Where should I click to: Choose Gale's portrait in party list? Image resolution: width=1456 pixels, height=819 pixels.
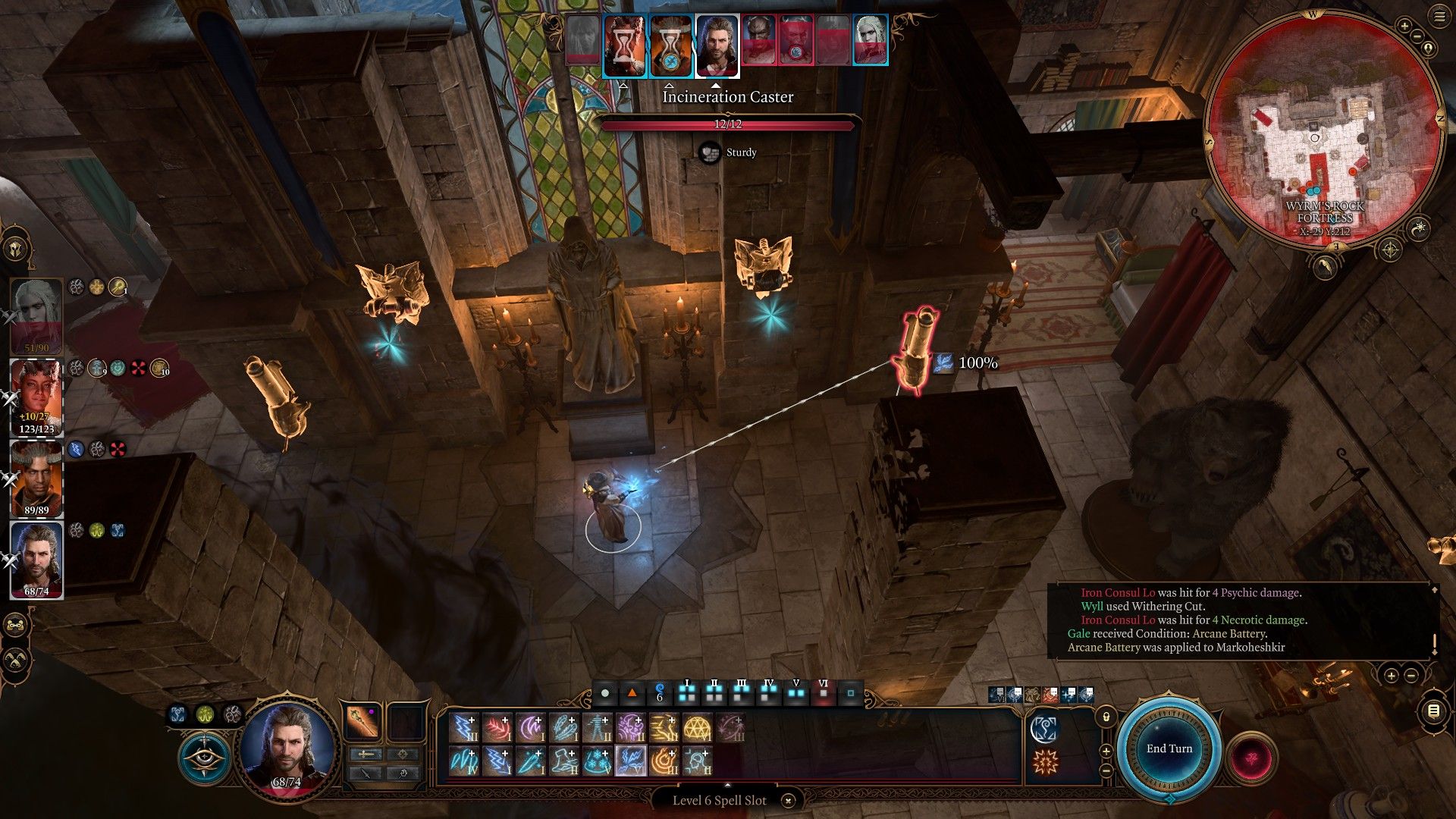point(36,560)
